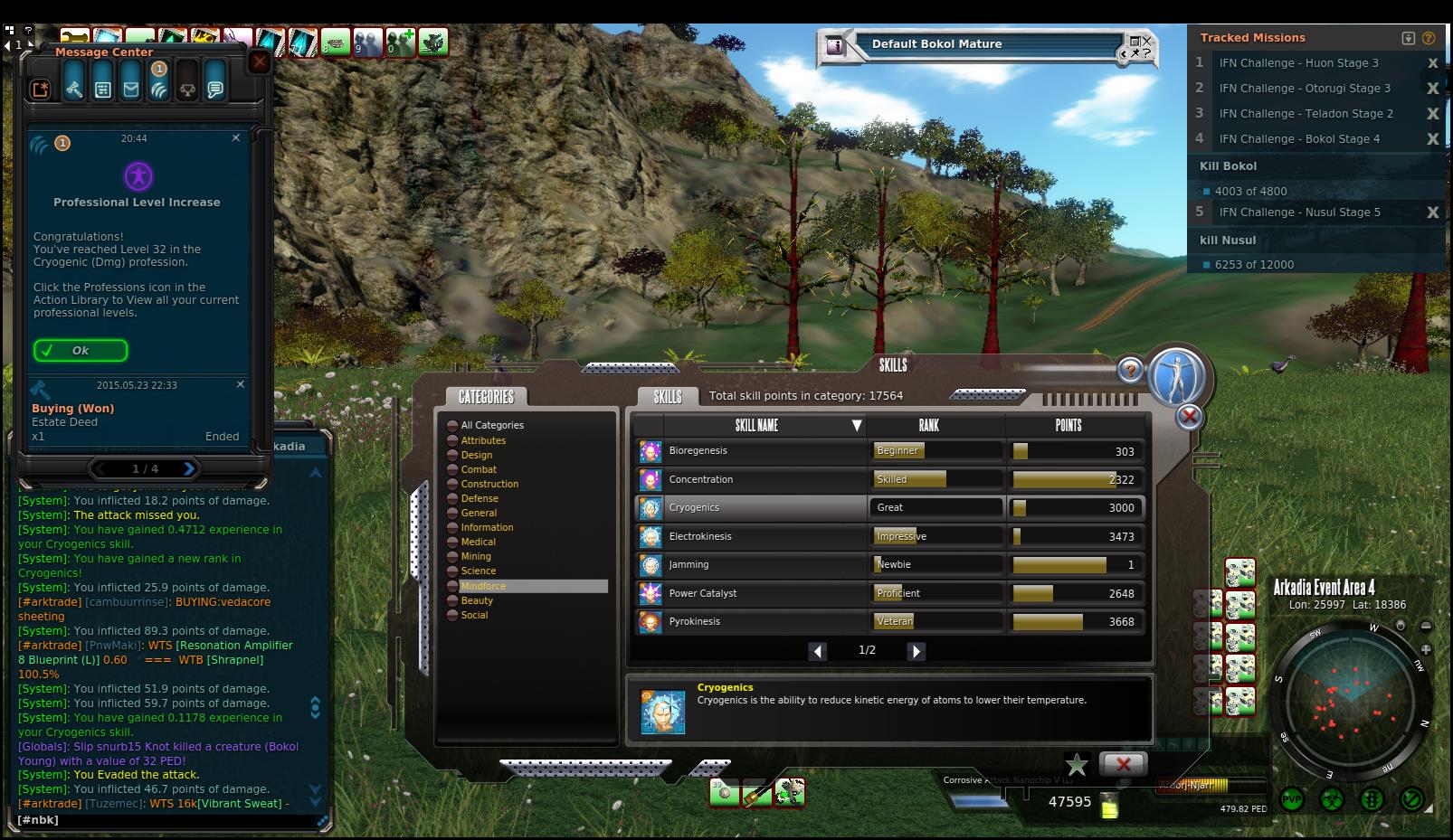1453x840 pixels.
Task: Dismiss the Buying (Won) Estate Deed message
Action: point(240,384)
